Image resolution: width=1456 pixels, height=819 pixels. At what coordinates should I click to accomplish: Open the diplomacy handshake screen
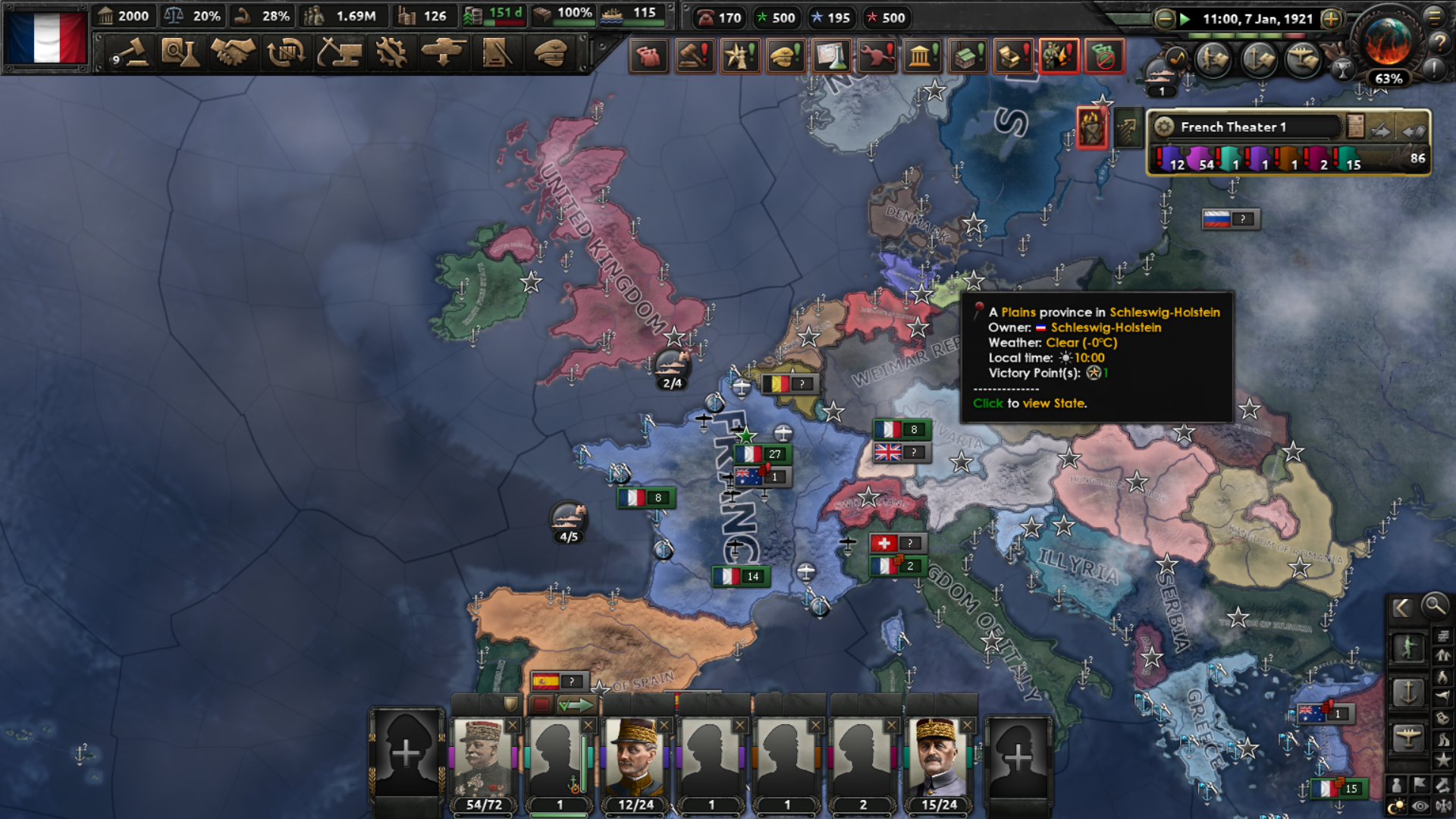233,53
